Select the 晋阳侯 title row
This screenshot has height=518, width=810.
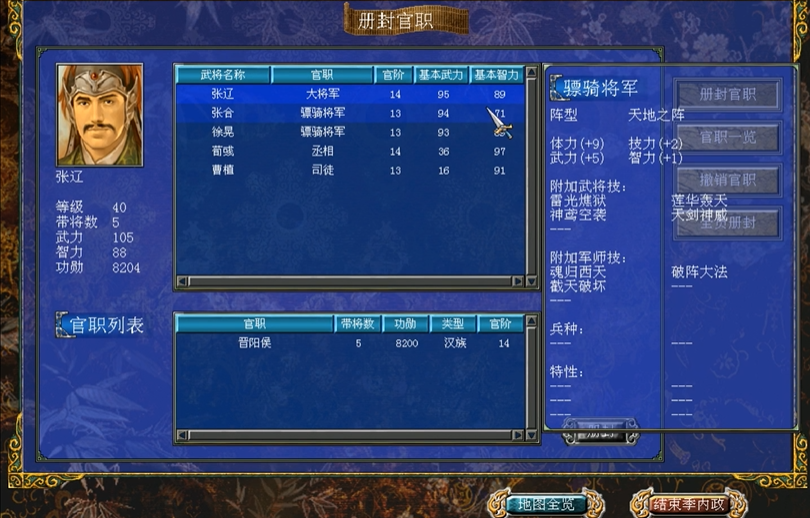tap(254, 343)
